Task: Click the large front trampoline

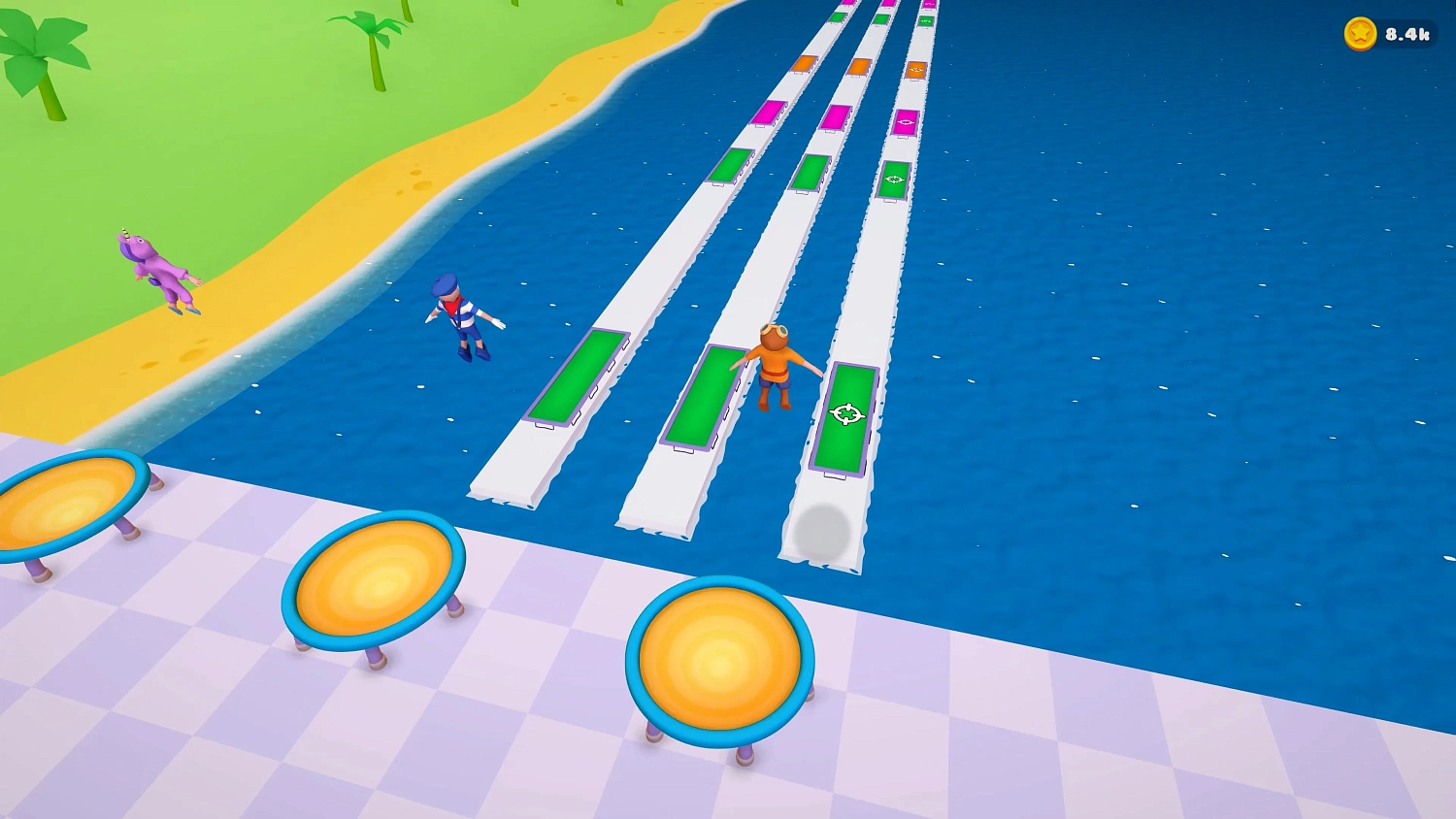Action: [x=719, y=658]
